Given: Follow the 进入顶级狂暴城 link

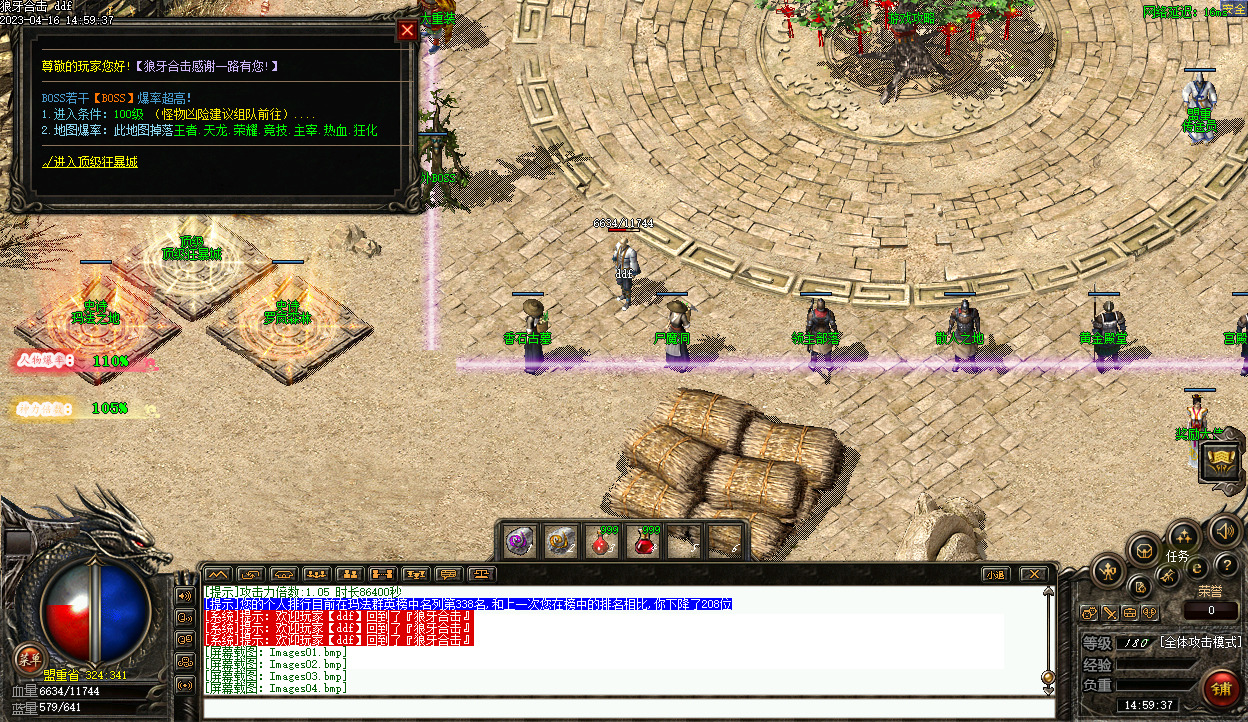Looking at the screenshot, I should [90, 161].
